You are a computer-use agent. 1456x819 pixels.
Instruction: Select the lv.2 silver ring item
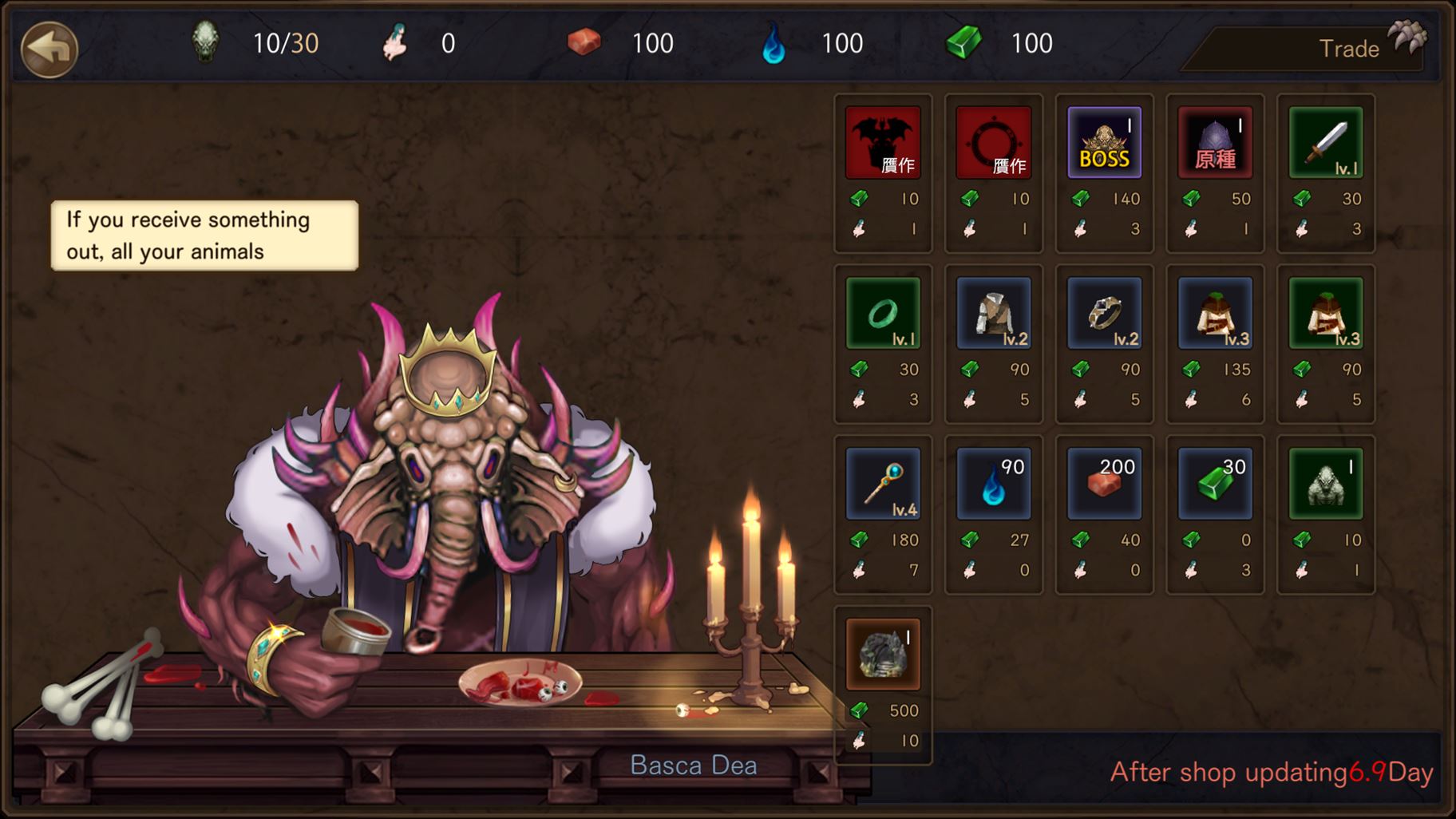[x=1105, y=313]
